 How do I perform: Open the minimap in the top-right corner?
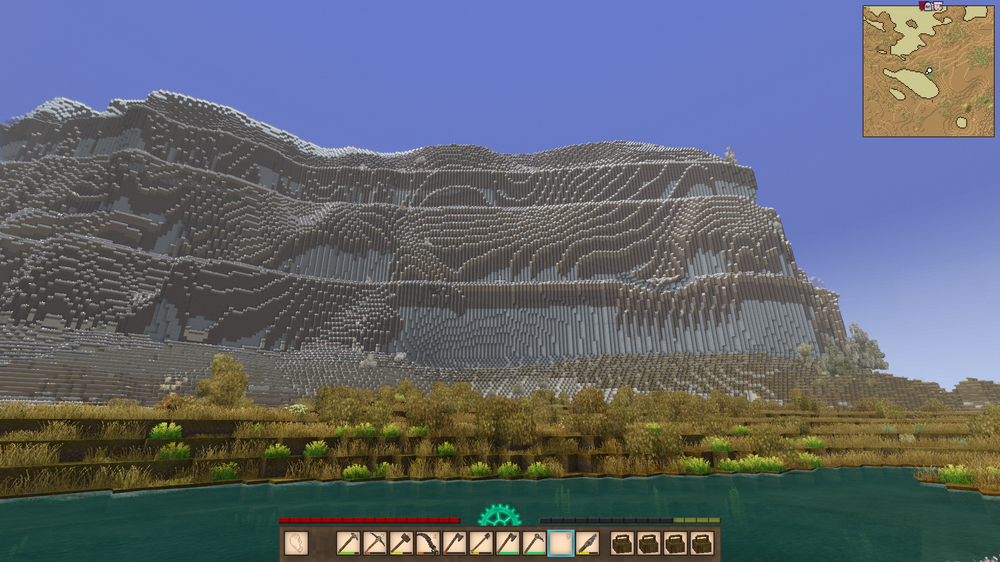(928, 71)
